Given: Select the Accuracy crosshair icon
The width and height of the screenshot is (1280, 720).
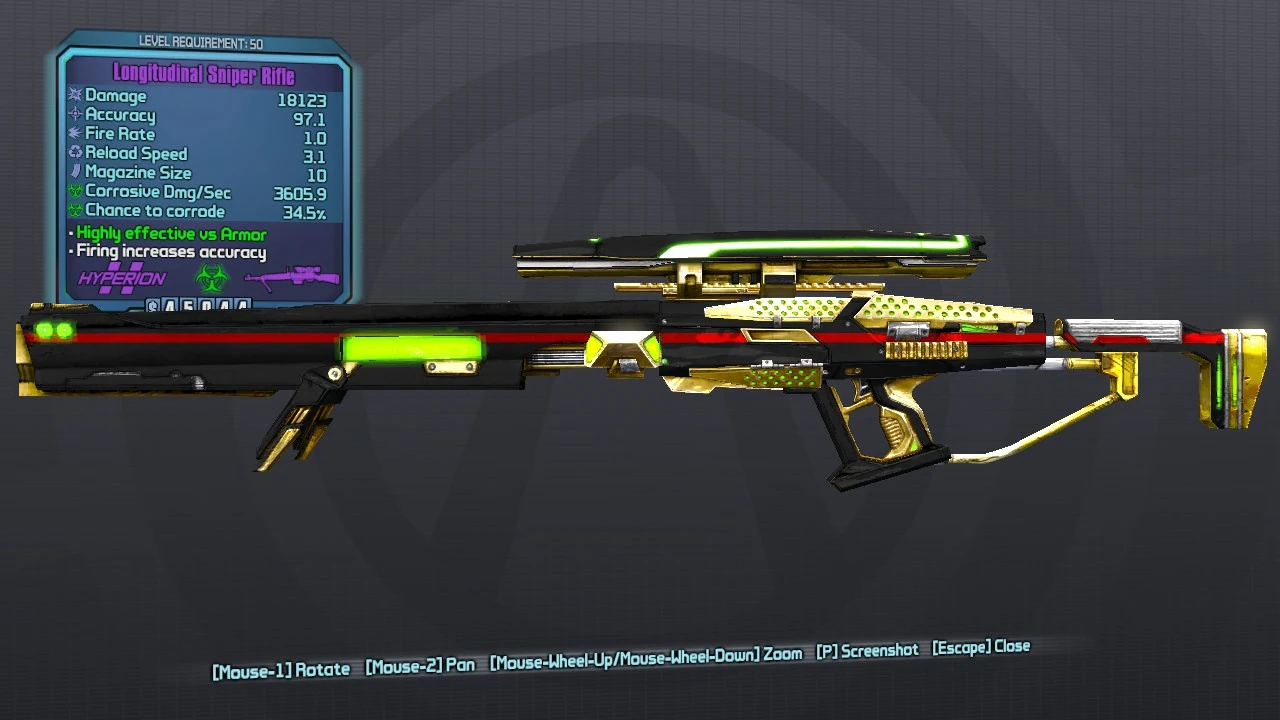Looking at the screenshot, I should 75,115.
